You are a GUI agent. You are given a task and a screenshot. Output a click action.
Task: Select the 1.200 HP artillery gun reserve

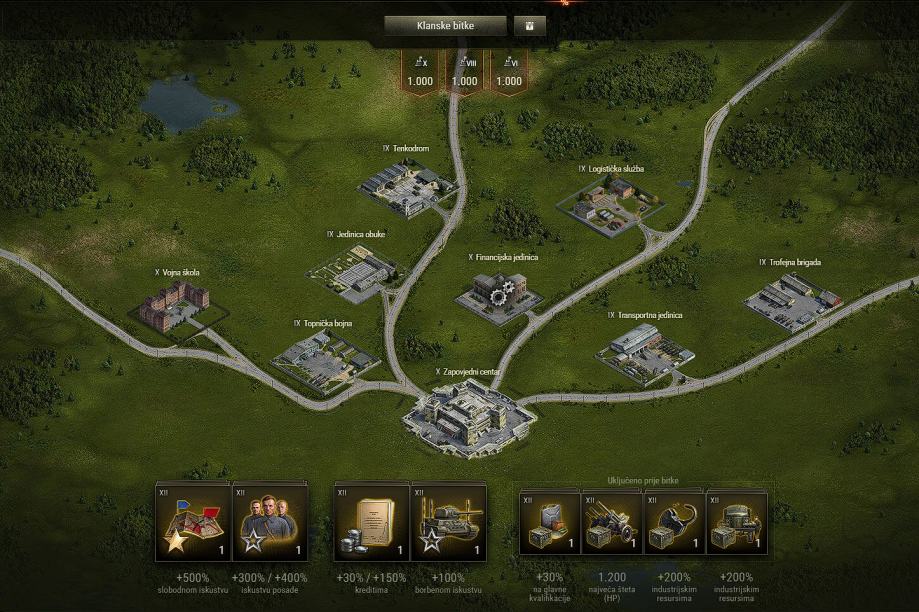[612, 523]
